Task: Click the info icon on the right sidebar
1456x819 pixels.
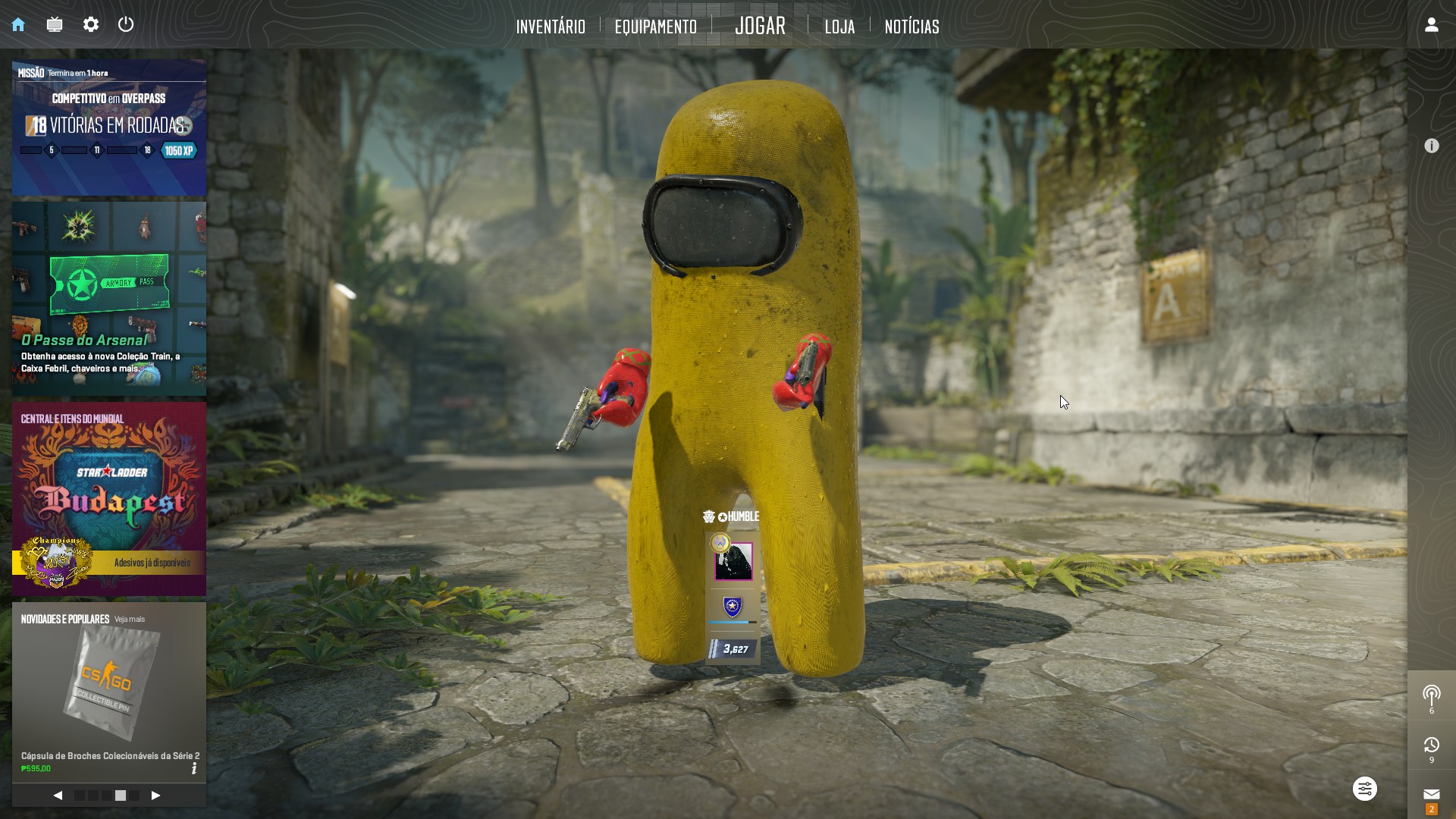Action: (x=1431, y=146)
